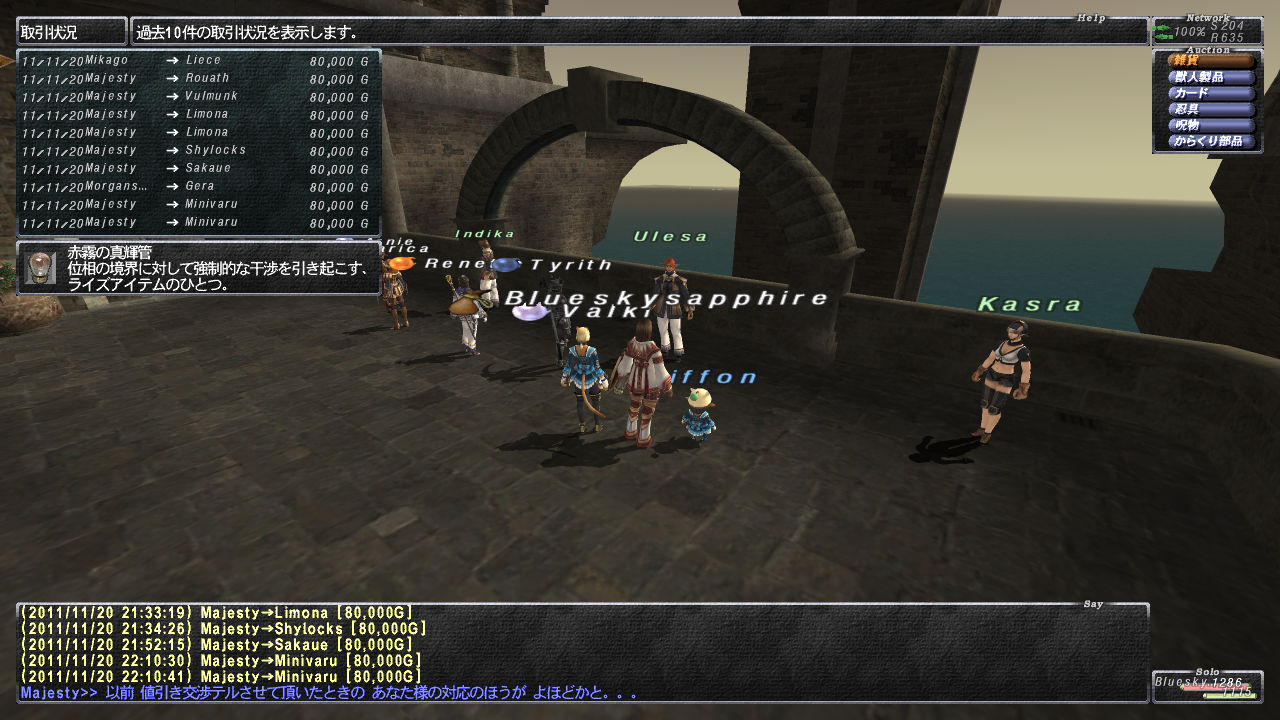The width and height of the screenshot is (1280, 720).
Task: Click the 赤霧の真輝管 item icon
Action: pos(40,268)
